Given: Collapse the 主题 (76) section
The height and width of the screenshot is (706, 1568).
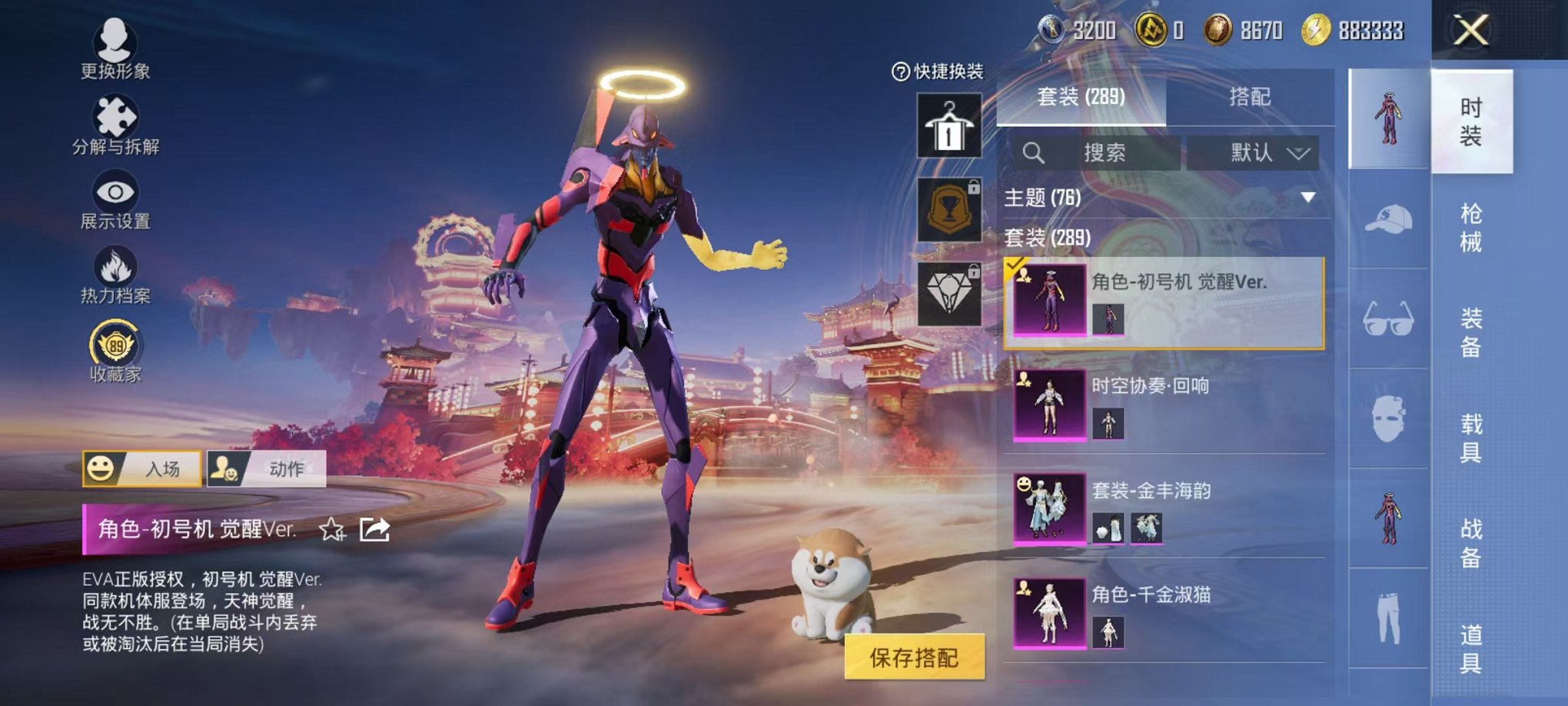Looking at the screenshot, I should (x=1307, y=198).
